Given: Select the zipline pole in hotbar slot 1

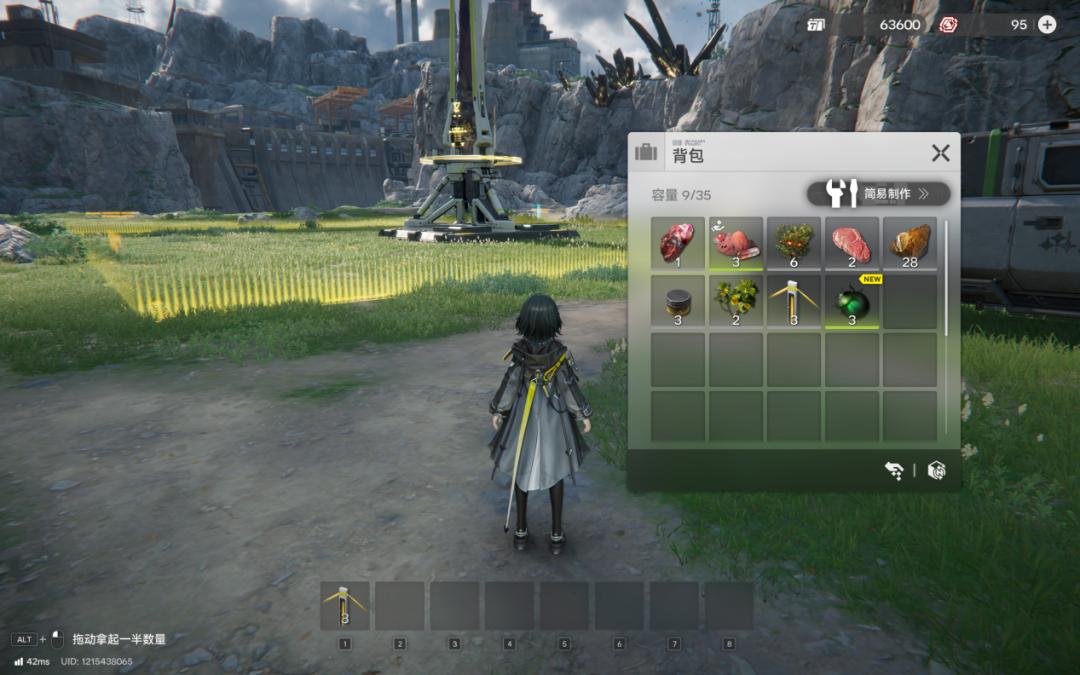Looking at the screenshot, I should coord(345,606).
